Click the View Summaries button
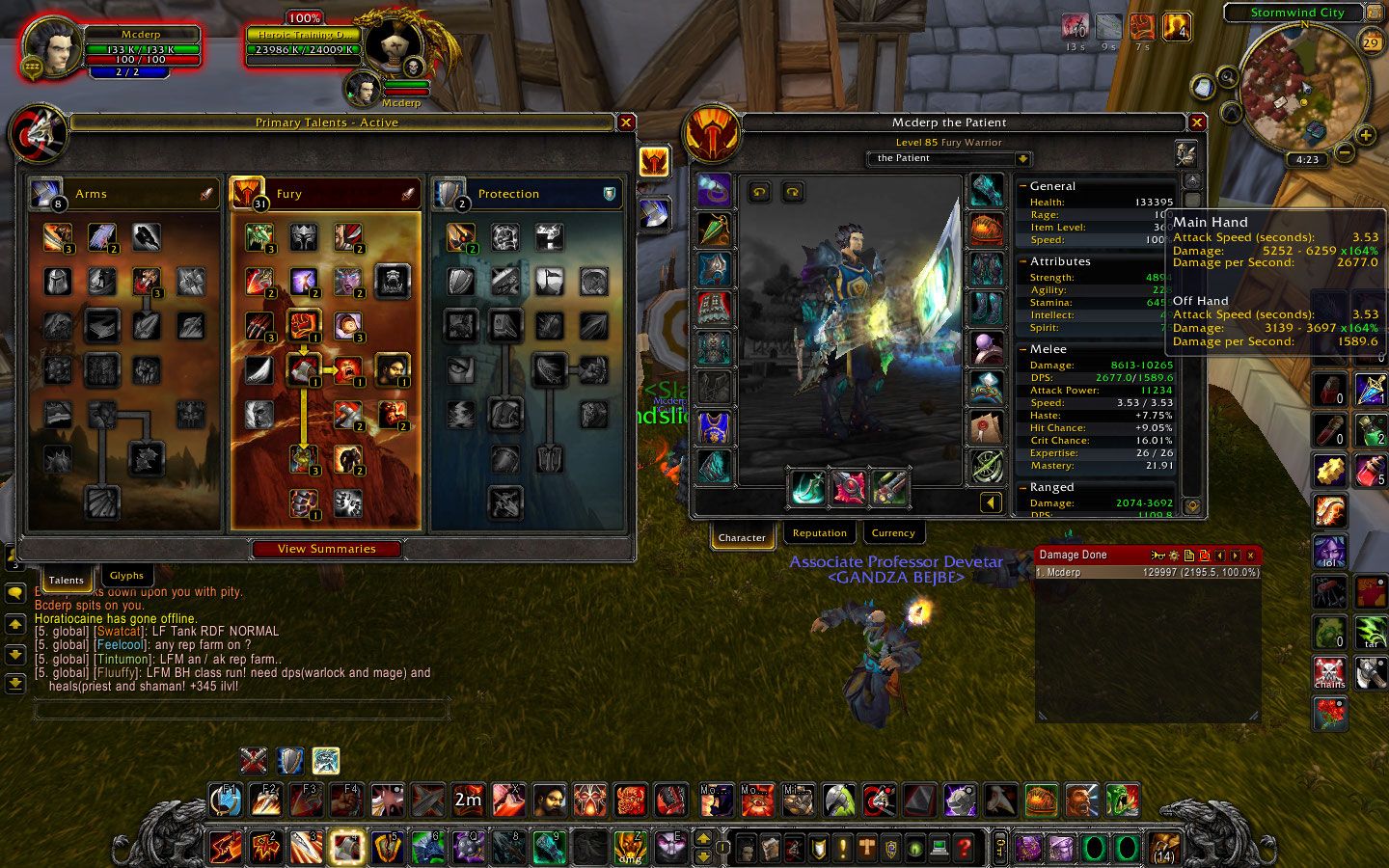The height and width of the screenshot is (868, 1389). [x=327, y=549]
